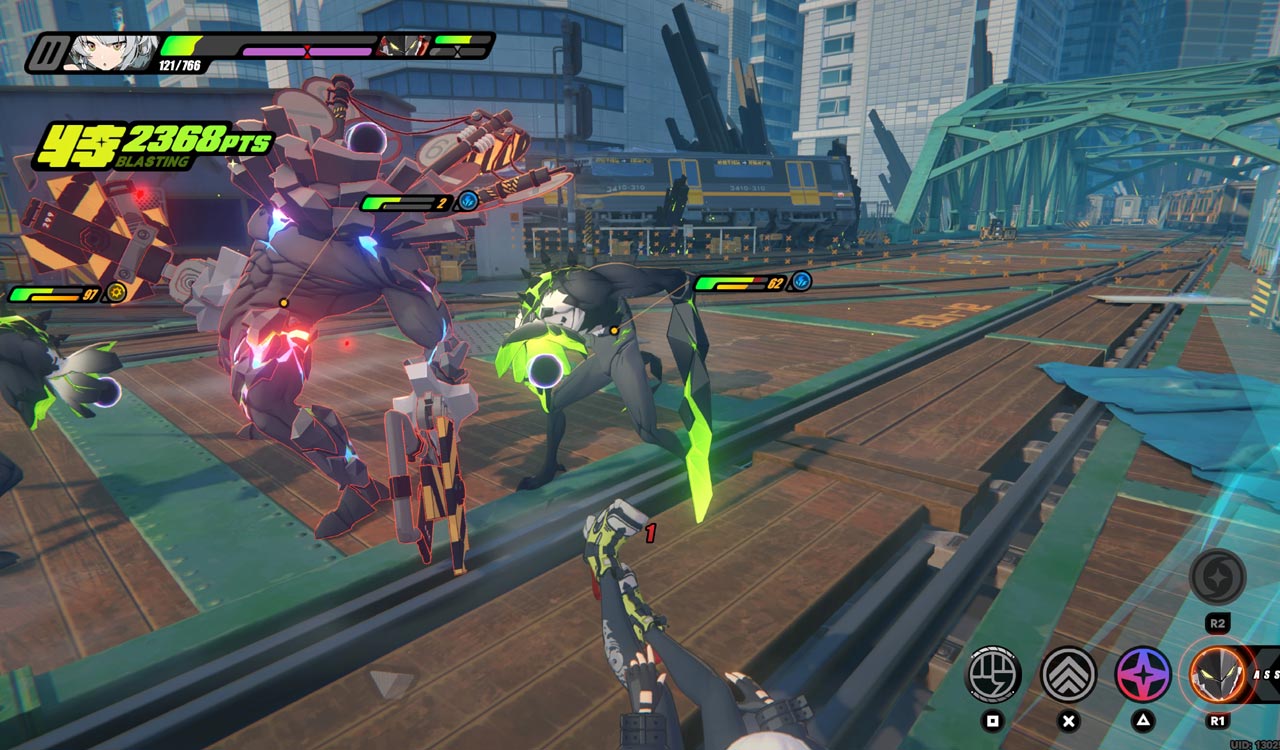Viewport: 1280px width, 750px height.
Task: Click the wolf enemy's health bar showing 62
Action: coord(733,282)
